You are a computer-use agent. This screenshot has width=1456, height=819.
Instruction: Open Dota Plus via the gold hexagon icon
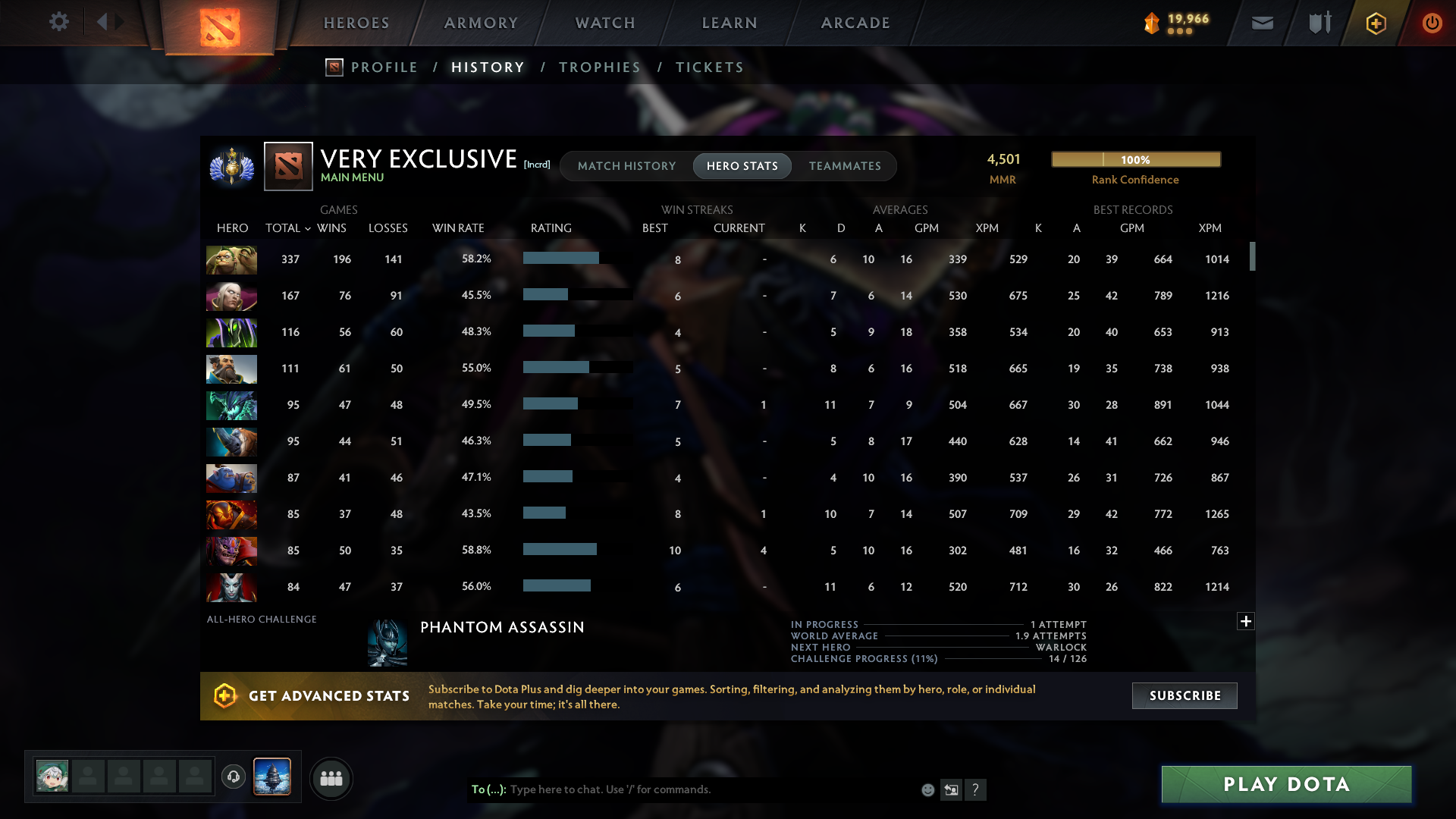(x=1376, y=23)
